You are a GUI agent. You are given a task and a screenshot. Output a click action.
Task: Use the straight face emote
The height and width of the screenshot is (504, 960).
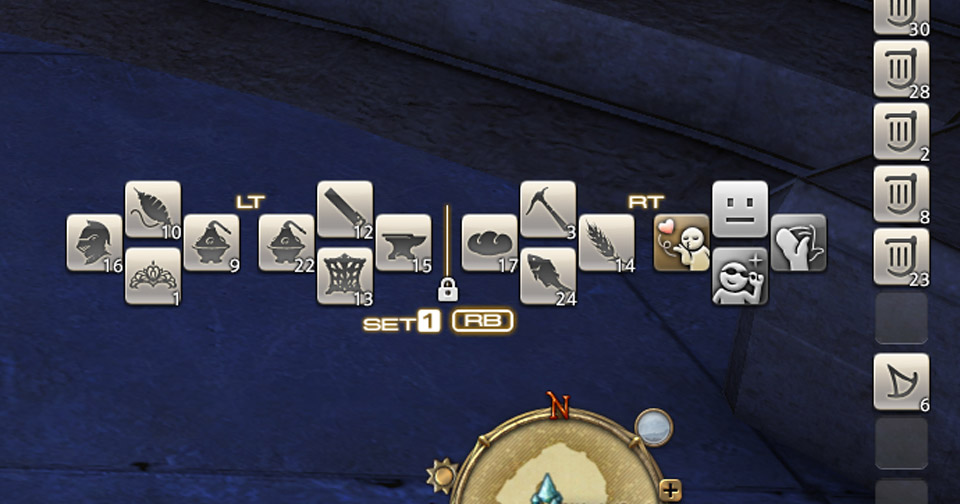[740, 209]
